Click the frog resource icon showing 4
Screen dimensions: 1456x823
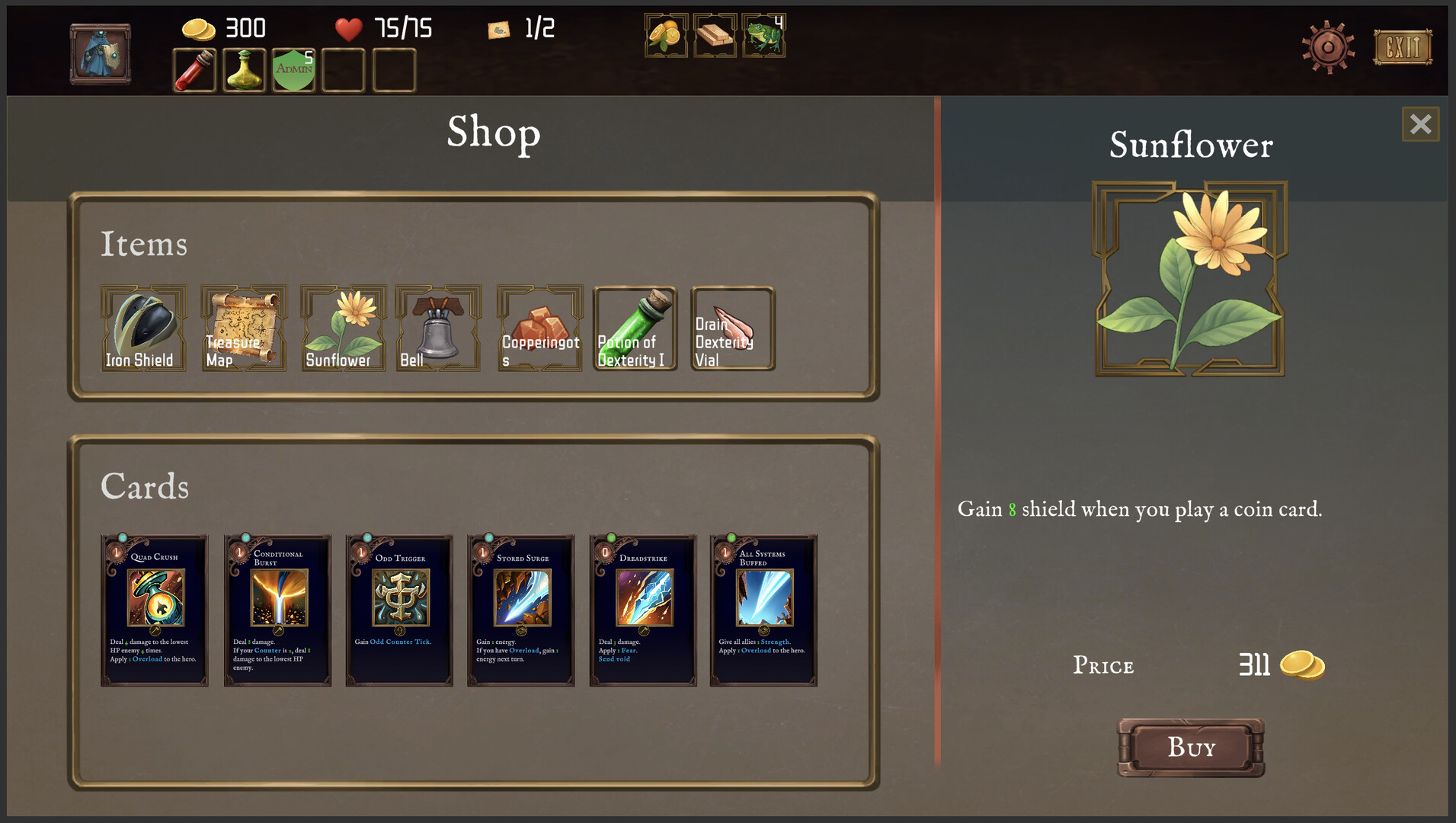[764, 35]
